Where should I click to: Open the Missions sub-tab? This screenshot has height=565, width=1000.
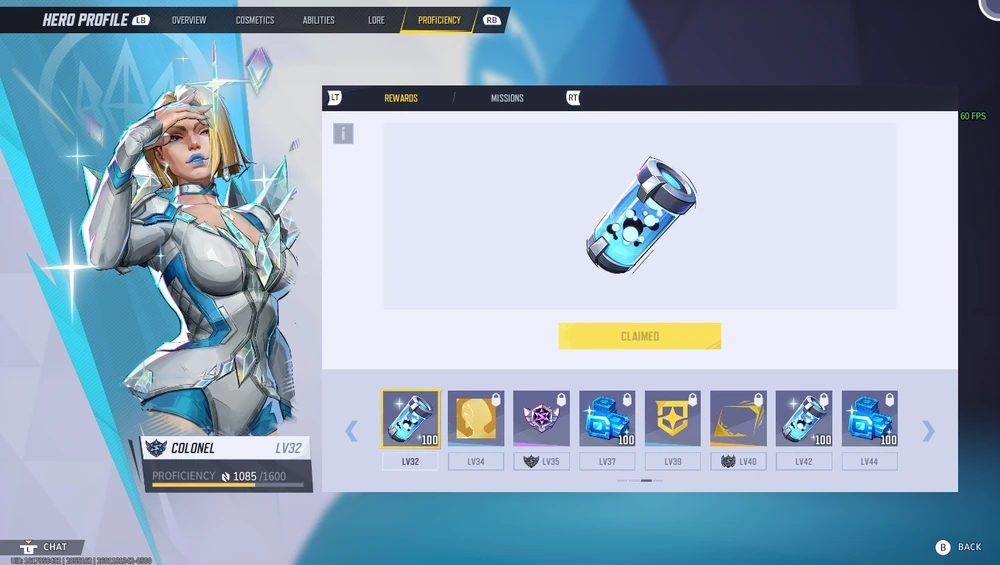pos(507,98)
